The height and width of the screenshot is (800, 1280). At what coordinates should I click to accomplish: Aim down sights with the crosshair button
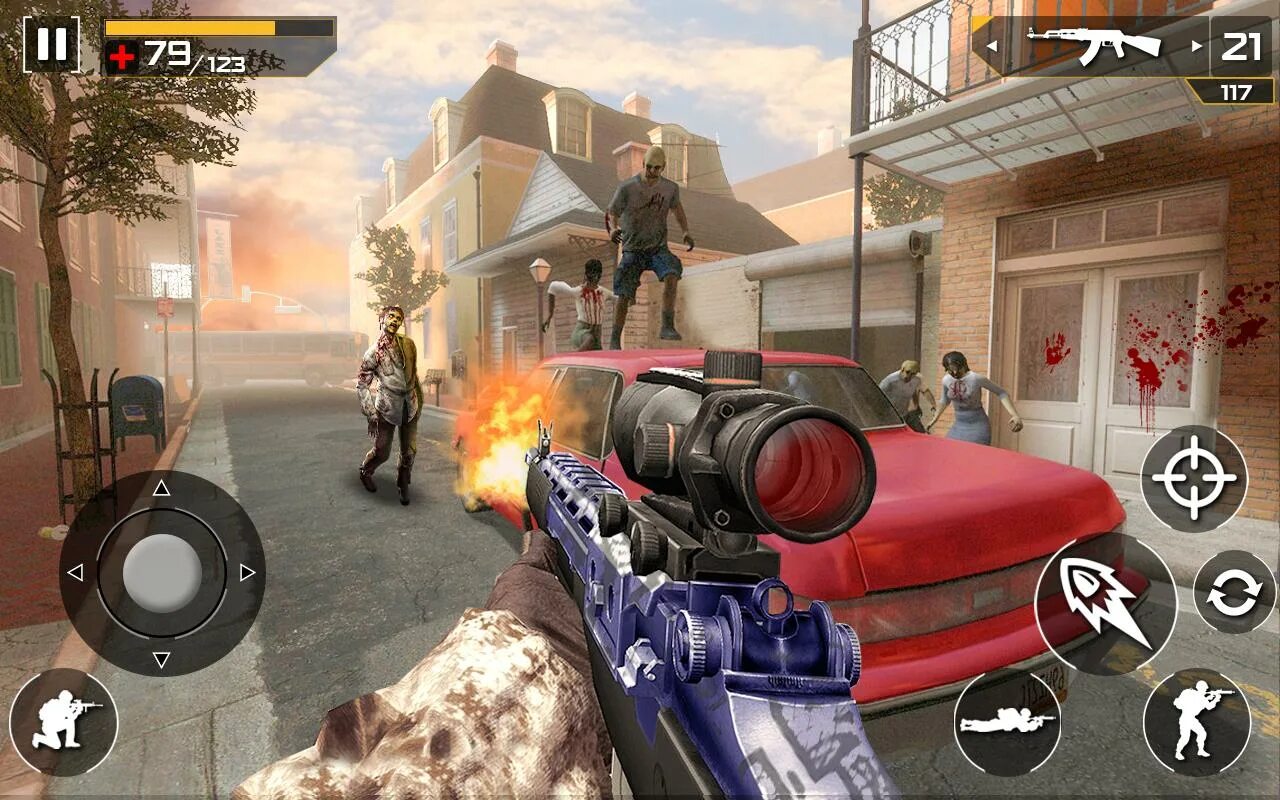1194,478
